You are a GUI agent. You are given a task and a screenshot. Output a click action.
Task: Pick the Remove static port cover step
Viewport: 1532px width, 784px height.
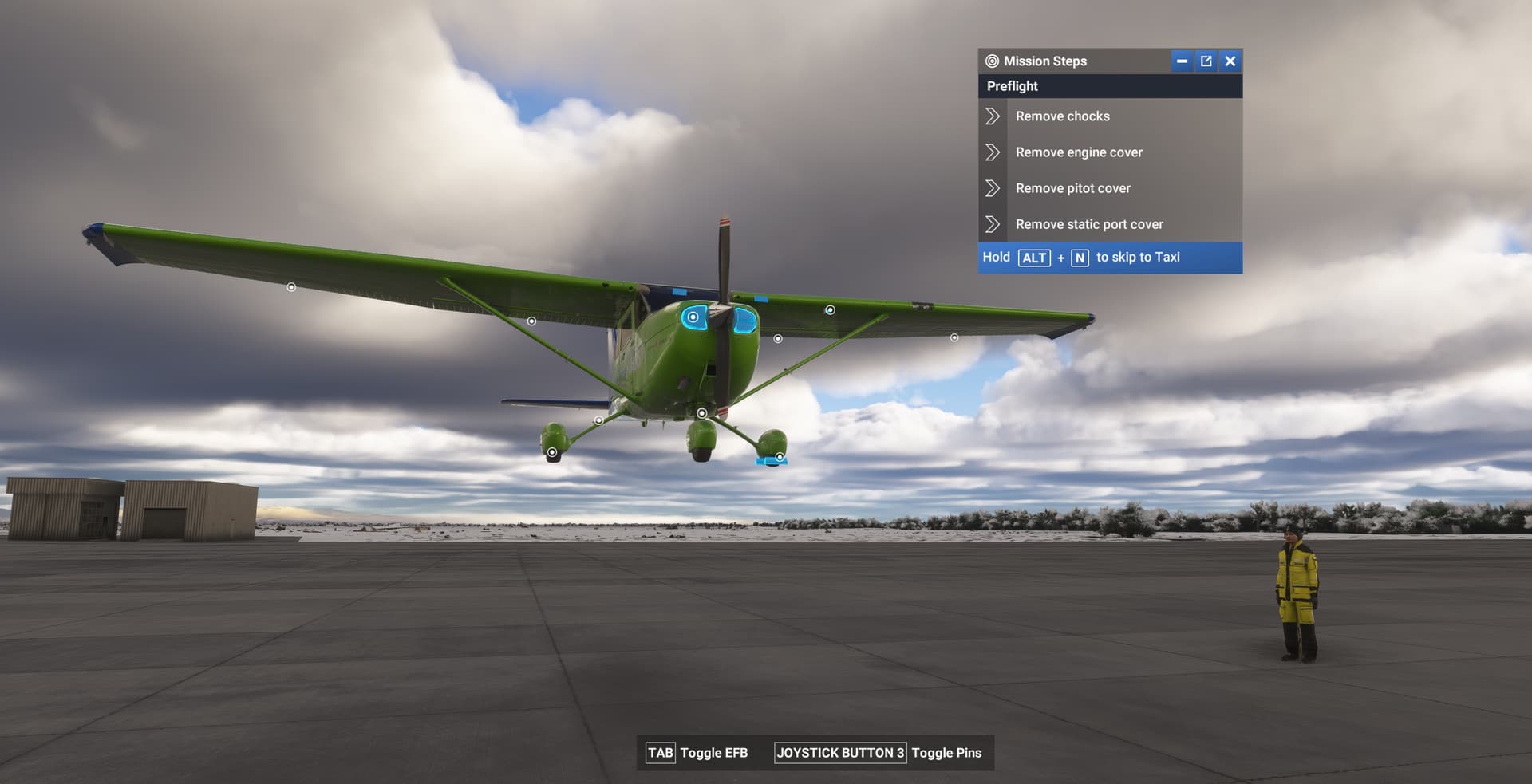[1088, 224]
